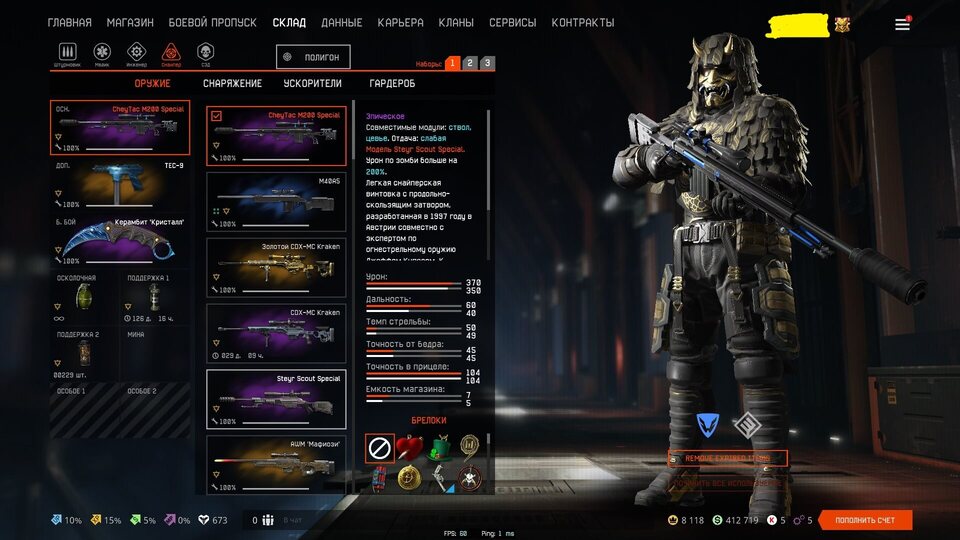
Task: Open the ГАРДЕРОБ wardrobe tab
Action: pyautogui.click(x=392, y=84)
